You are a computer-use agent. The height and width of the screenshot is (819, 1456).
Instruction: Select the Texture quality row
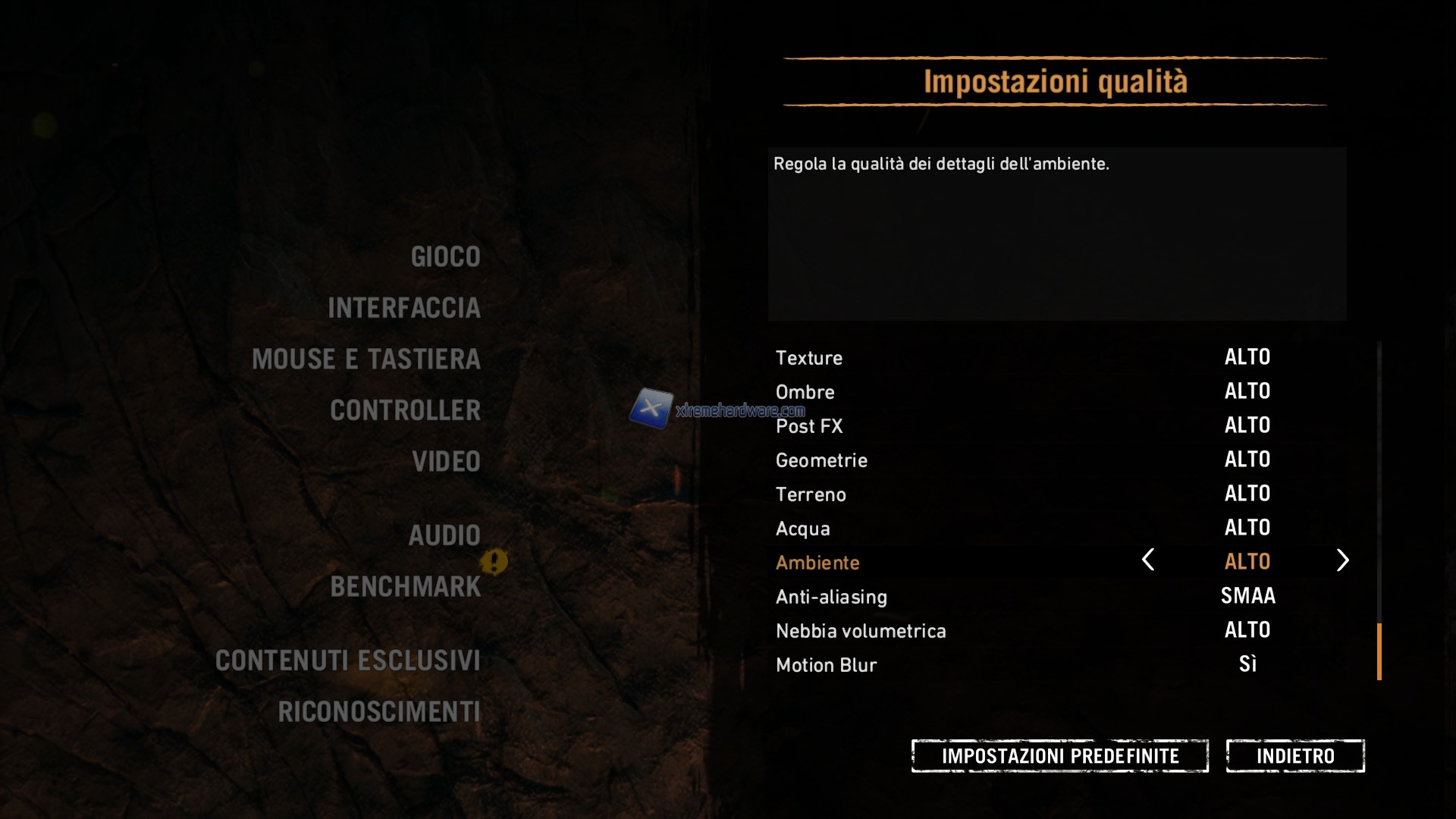[809, 358]
